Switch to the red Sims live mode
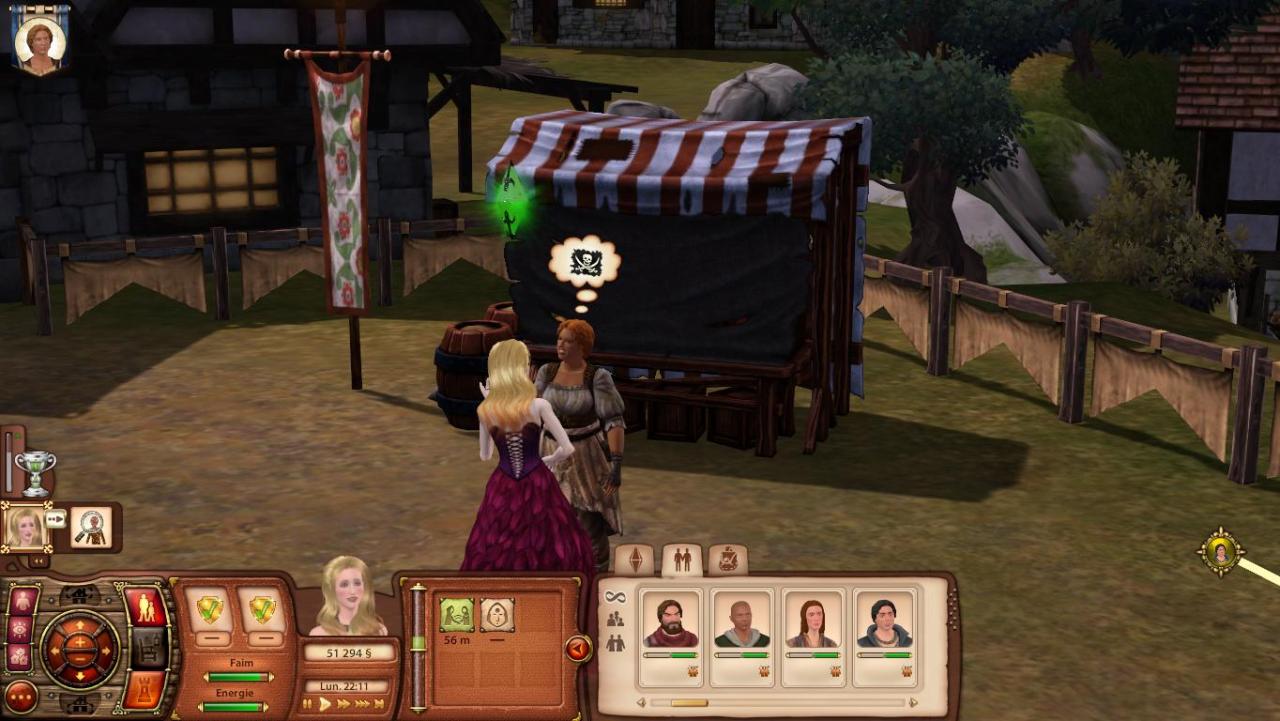This screenshot has width=1280, height=721. point(146,607)
